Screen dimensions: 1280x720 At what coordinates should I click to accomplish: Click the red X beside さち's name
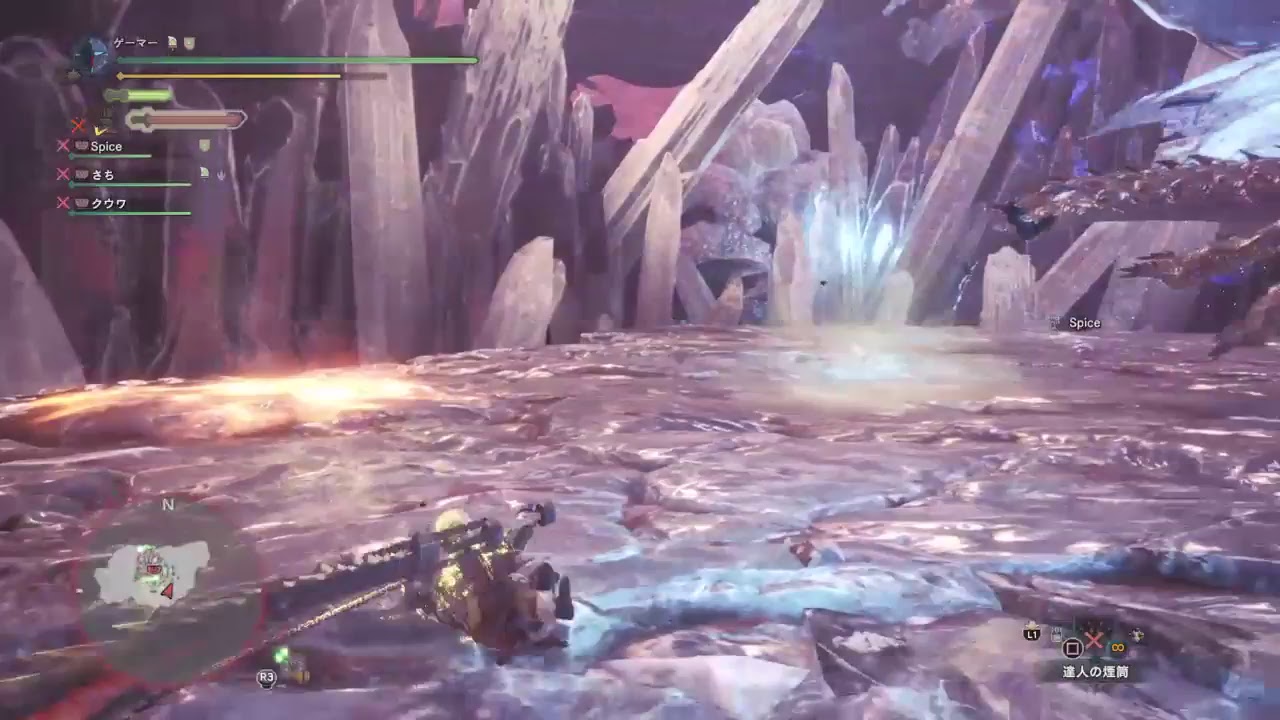(61, 173)
